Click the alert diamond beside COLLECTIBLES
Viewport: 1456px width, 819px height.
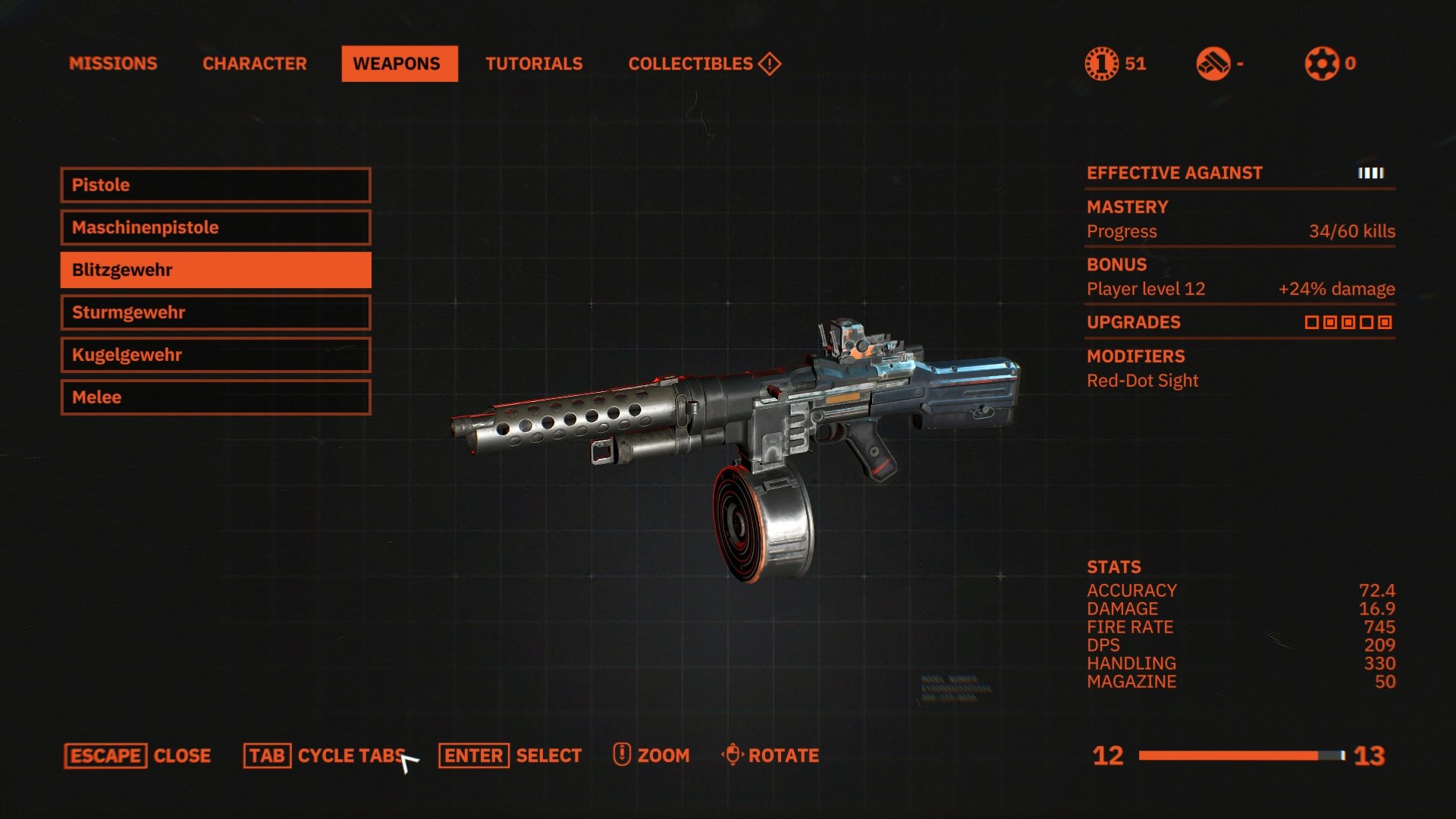(767, 64)
